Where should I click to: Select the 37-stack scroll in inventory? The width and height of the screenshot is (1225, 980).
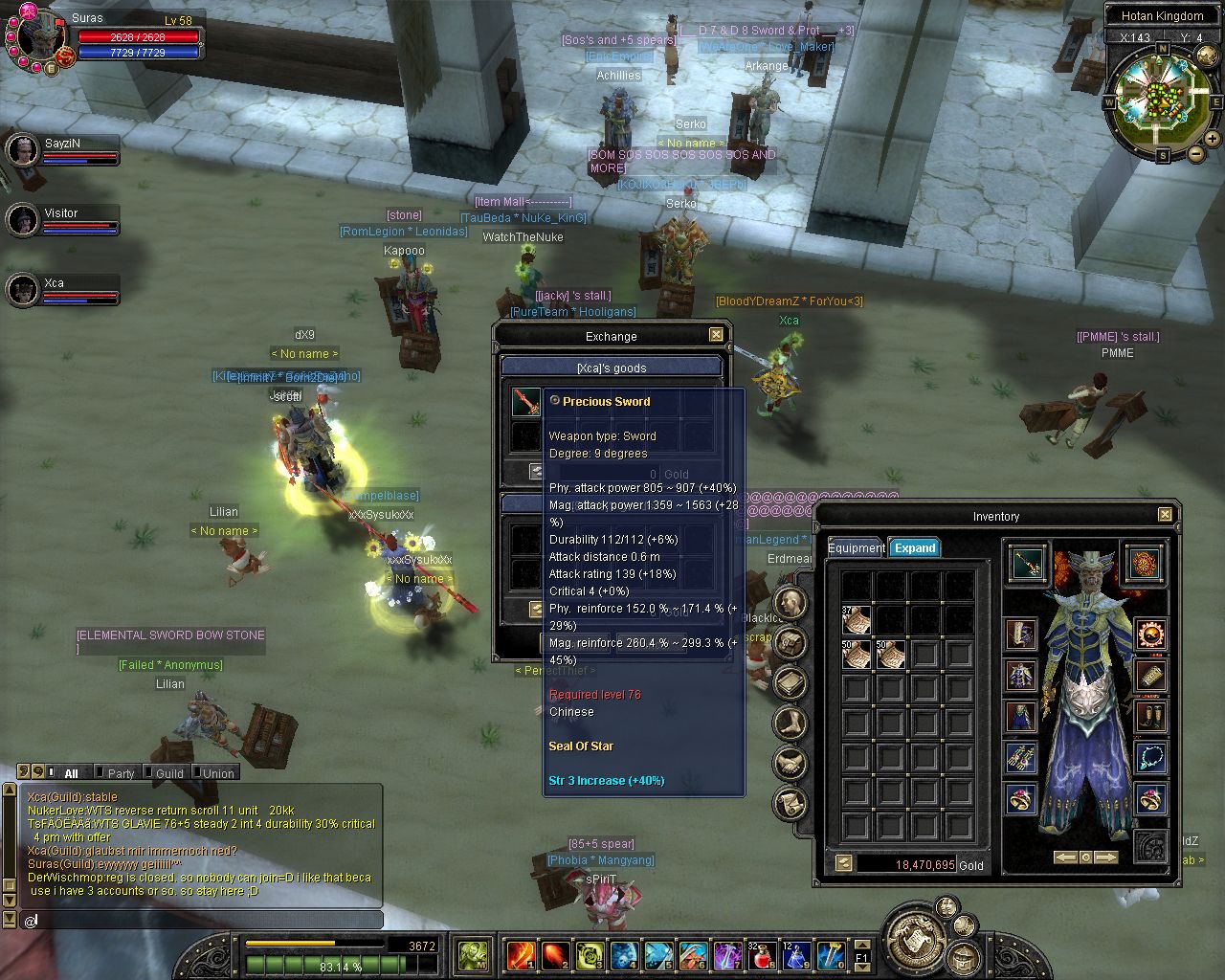[856, 620]
